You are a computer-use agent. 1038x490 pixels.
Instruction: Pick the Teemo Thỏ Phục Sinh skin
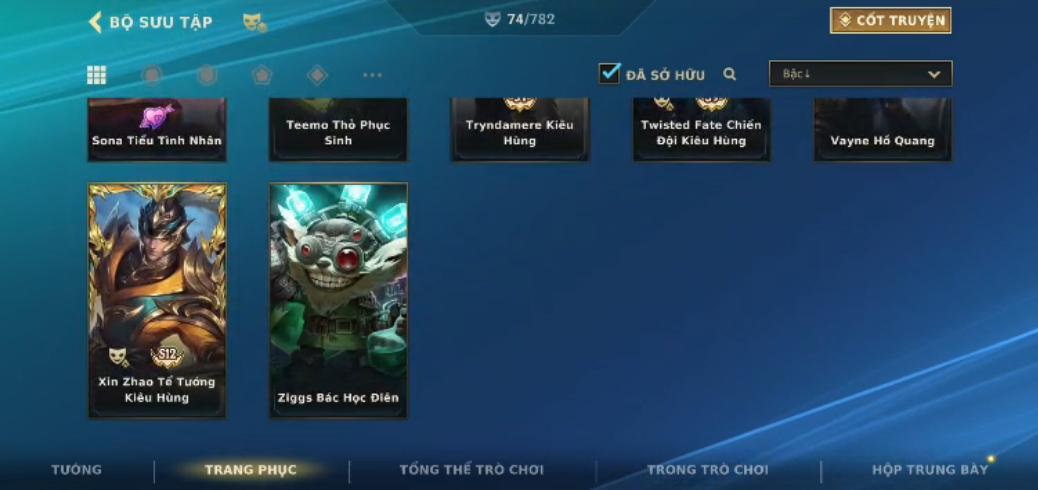(x=338, y=130)
